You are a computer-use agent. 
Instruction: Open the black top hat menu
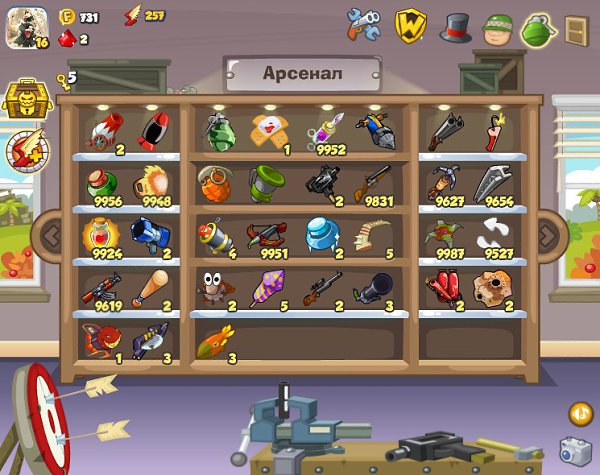point(456,26)
